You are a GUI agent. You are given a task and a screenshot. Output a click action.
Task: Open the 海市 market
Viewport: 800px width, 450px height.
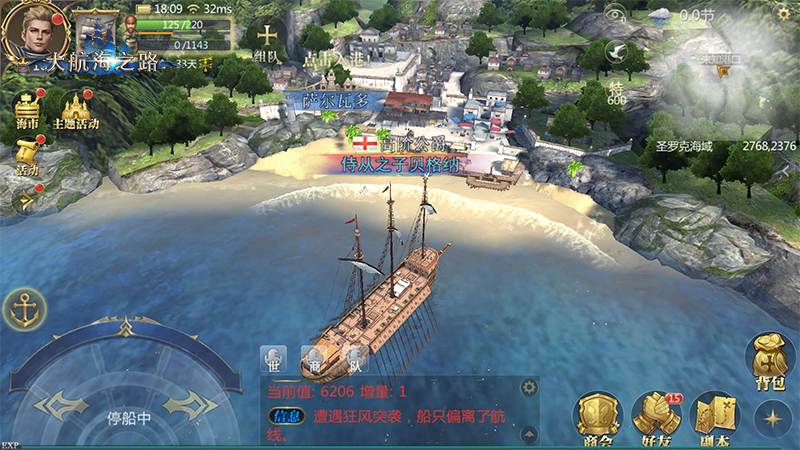pyautogui.click(x=28, y=109)
